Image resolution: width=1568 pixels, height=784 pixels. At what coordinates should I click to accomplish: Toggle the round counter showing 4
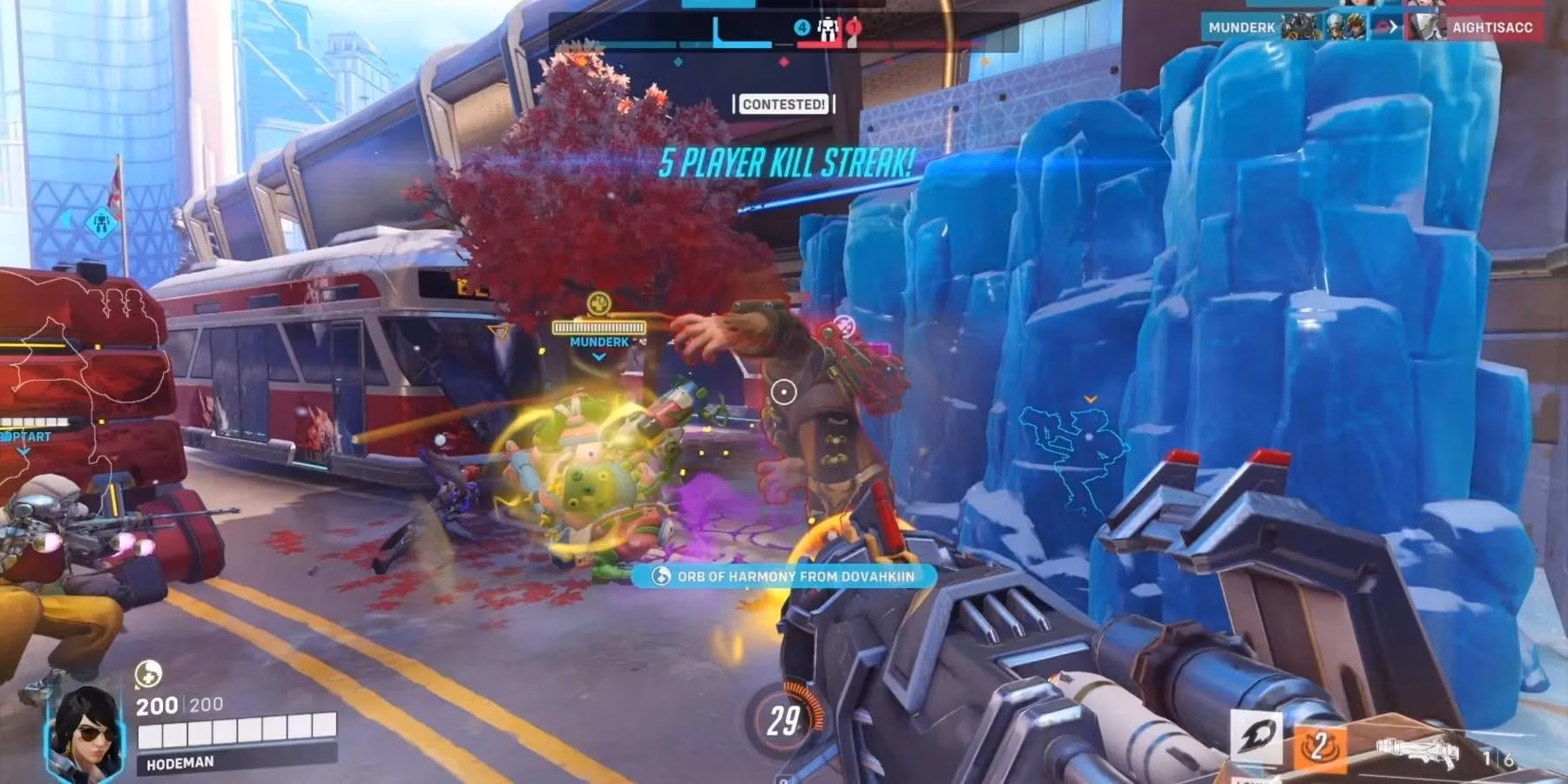(x=801, y=27)
